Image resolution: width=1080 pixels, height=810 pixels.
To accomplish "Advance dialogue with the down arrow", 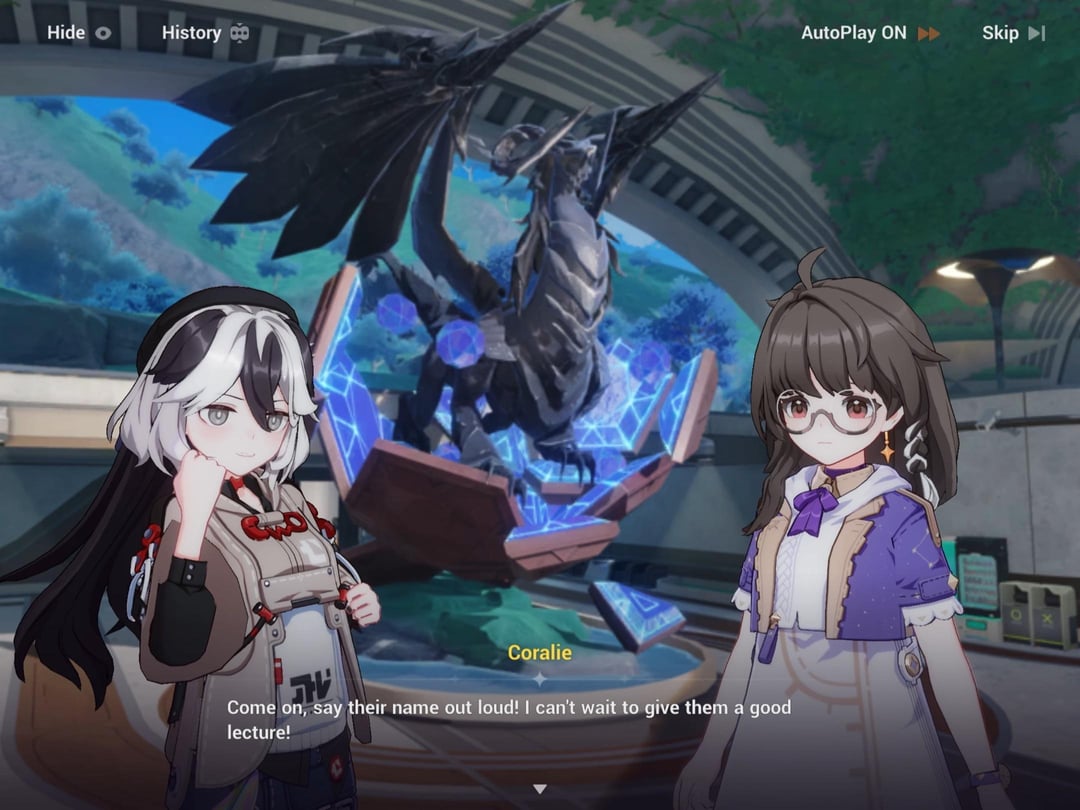I will coord(540,789).
